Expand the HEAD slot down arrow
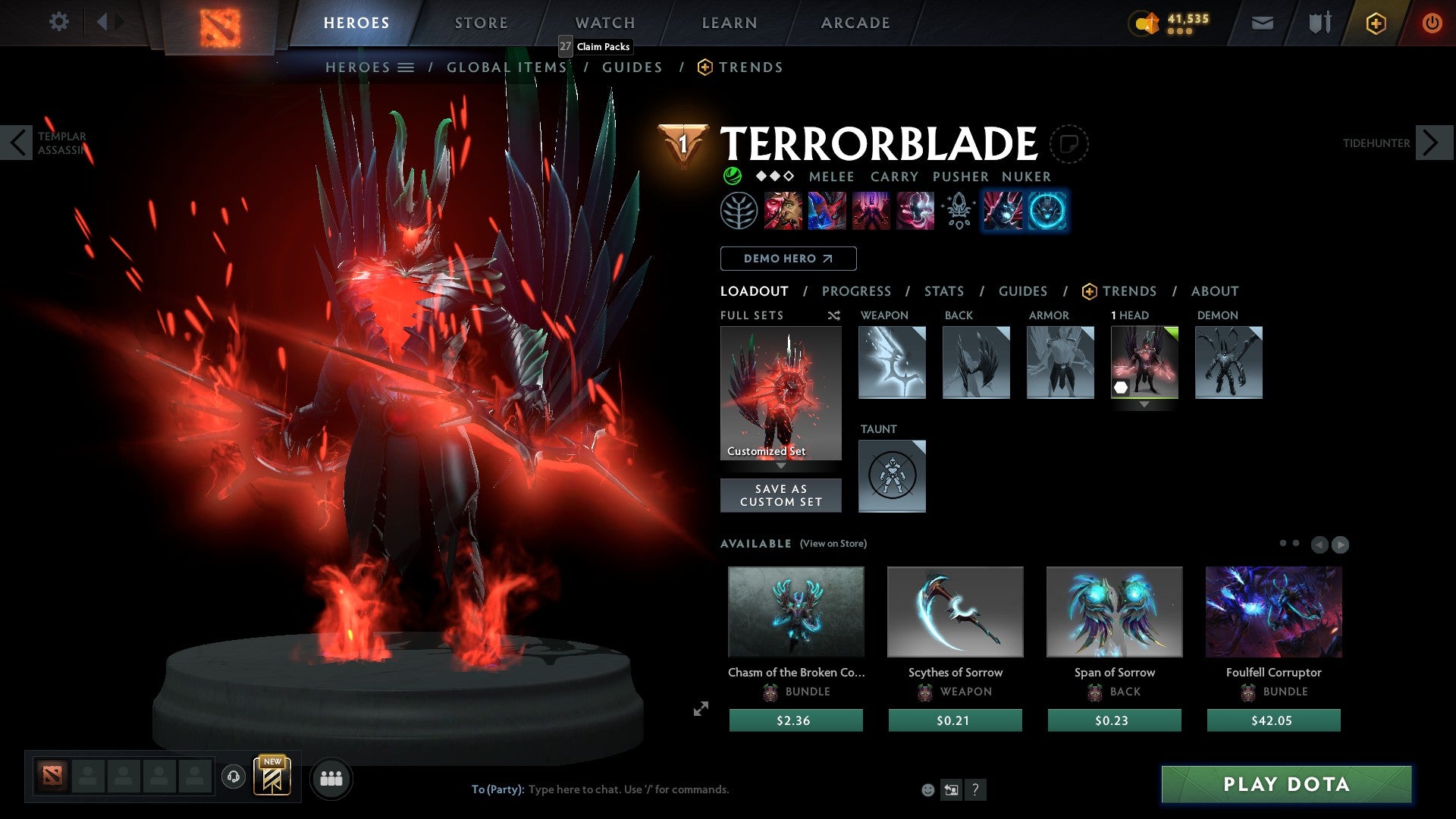This screenshot has width=1456, height=819. (1145, 404)
